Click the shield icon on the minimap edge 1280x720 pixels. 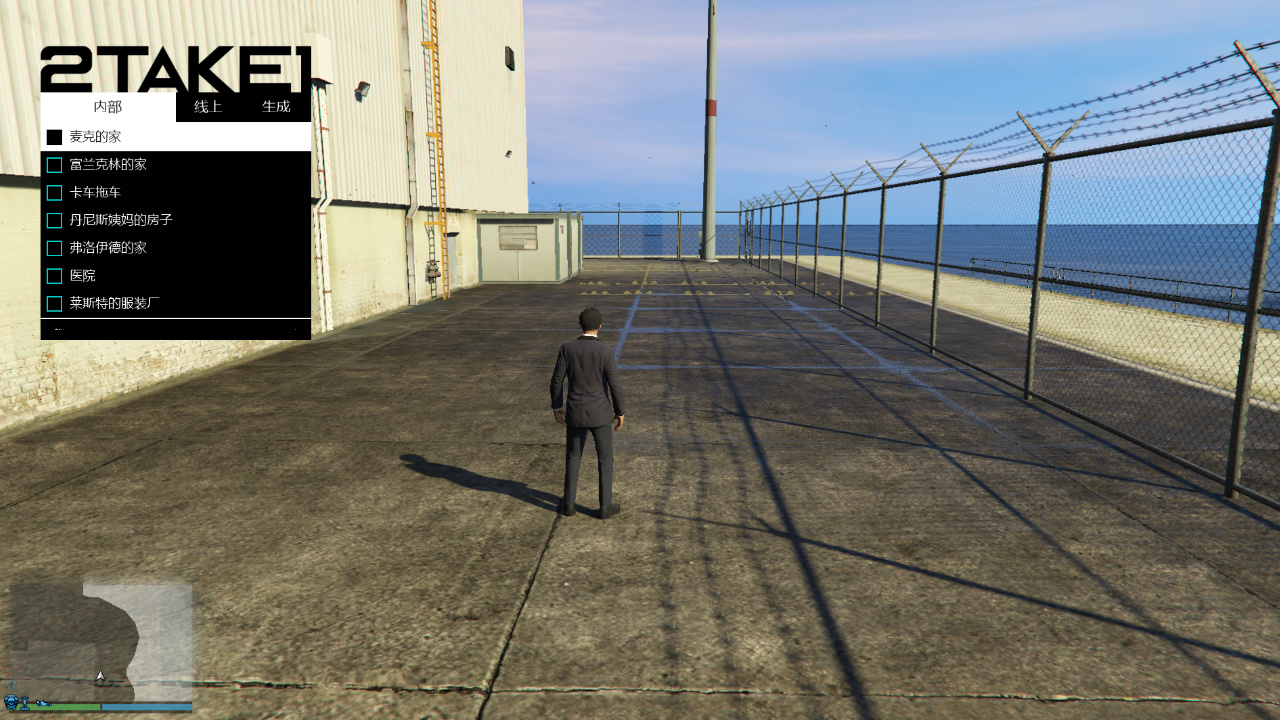(11, 685)
